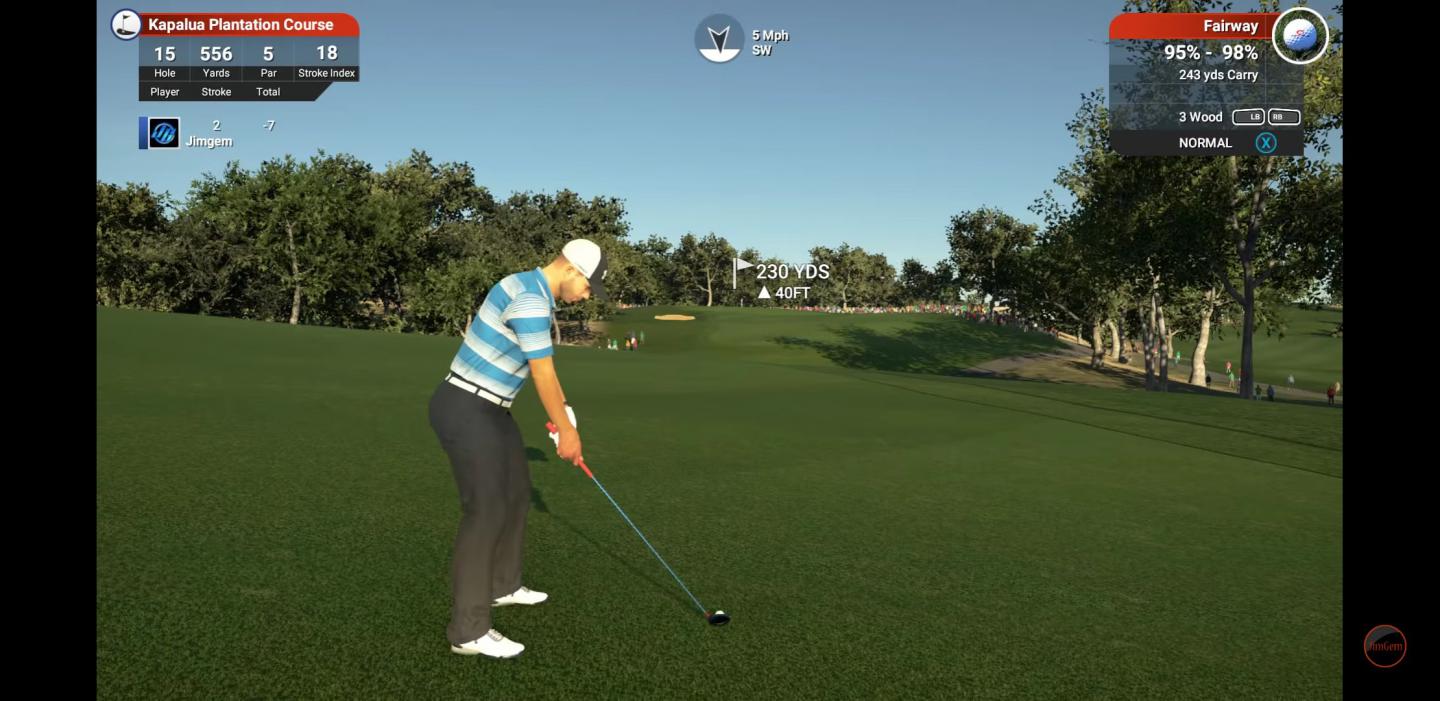
Task: Click the ball lie icon
Action: click(1299, 36)
